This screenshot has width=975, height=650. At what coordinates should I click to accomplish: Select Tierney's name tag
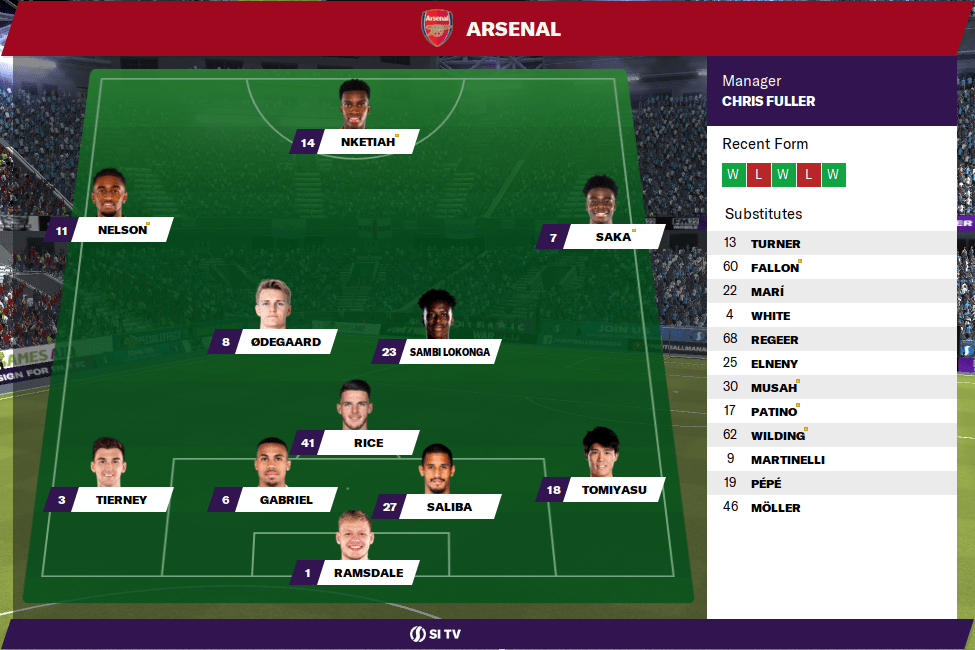pos(122,500)
